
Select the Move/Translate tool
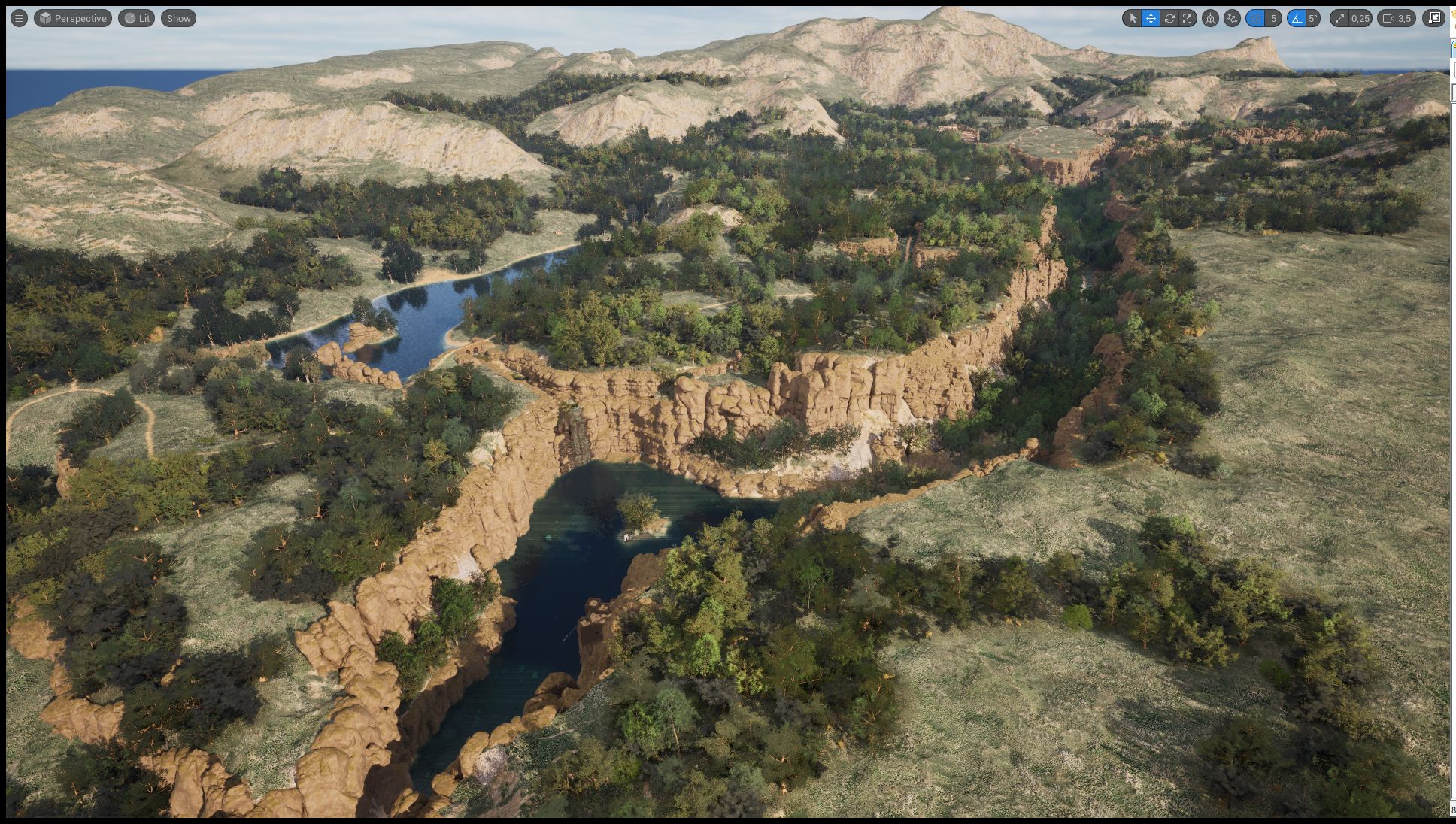tap(1152, 18)
